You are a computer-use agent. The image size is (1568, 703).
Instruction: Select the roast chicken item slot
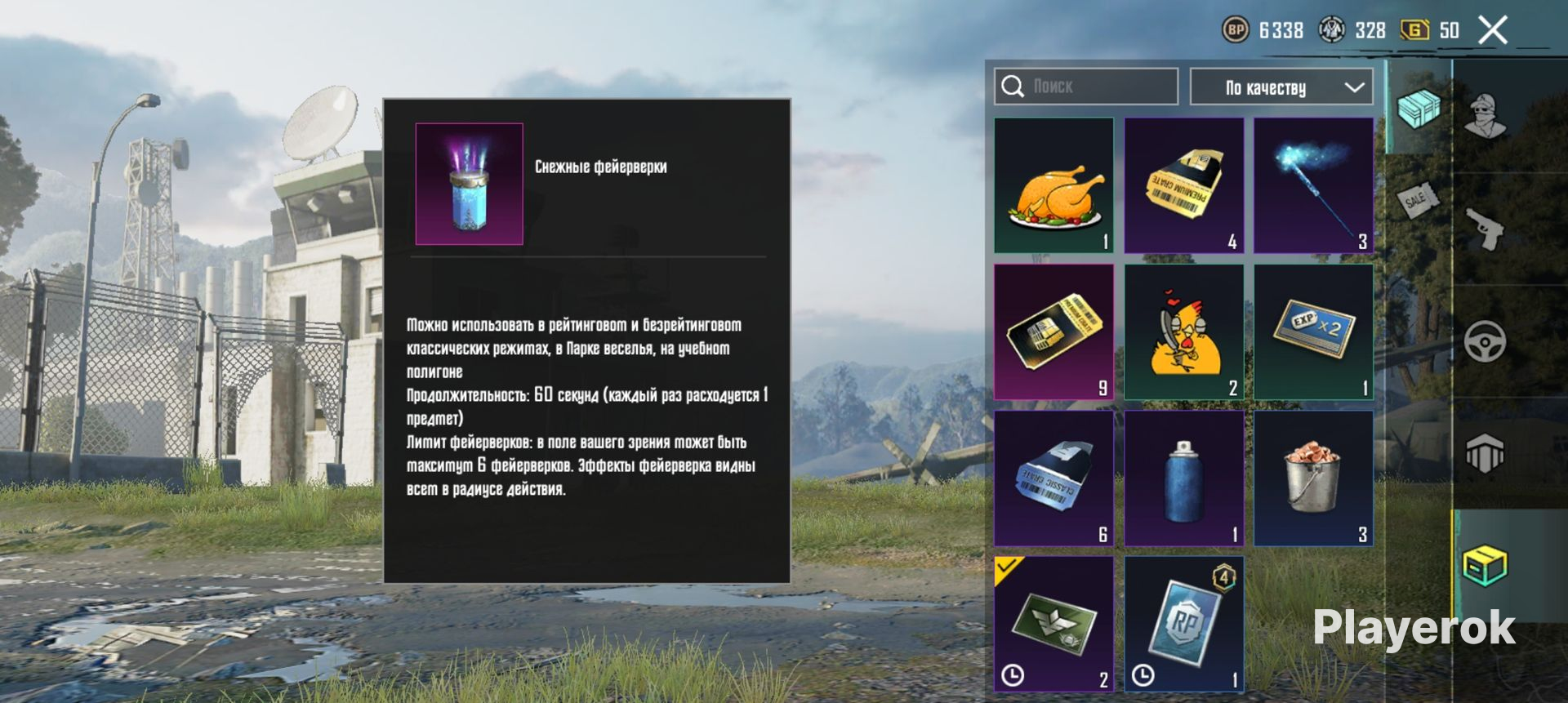tap(1053, 185)
